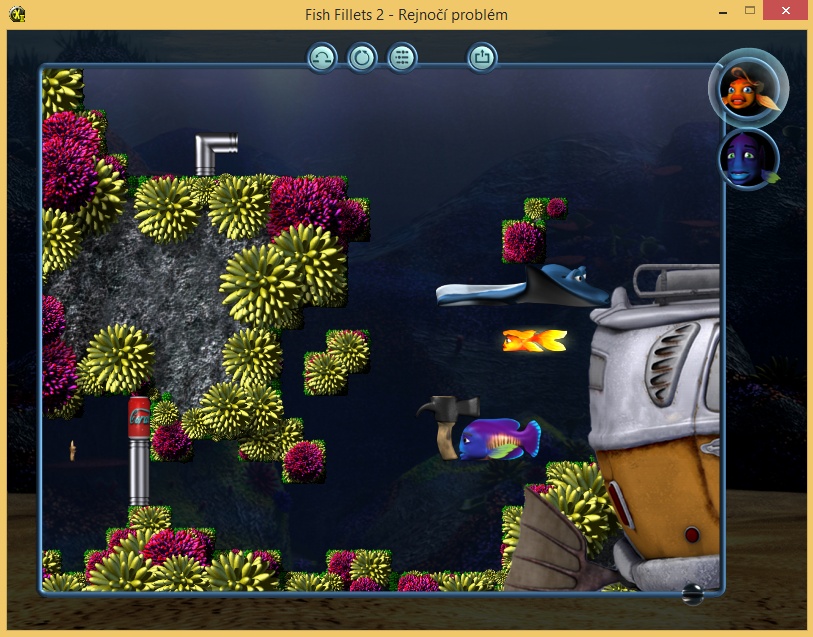Switch to the blue fish portrait

747,158
